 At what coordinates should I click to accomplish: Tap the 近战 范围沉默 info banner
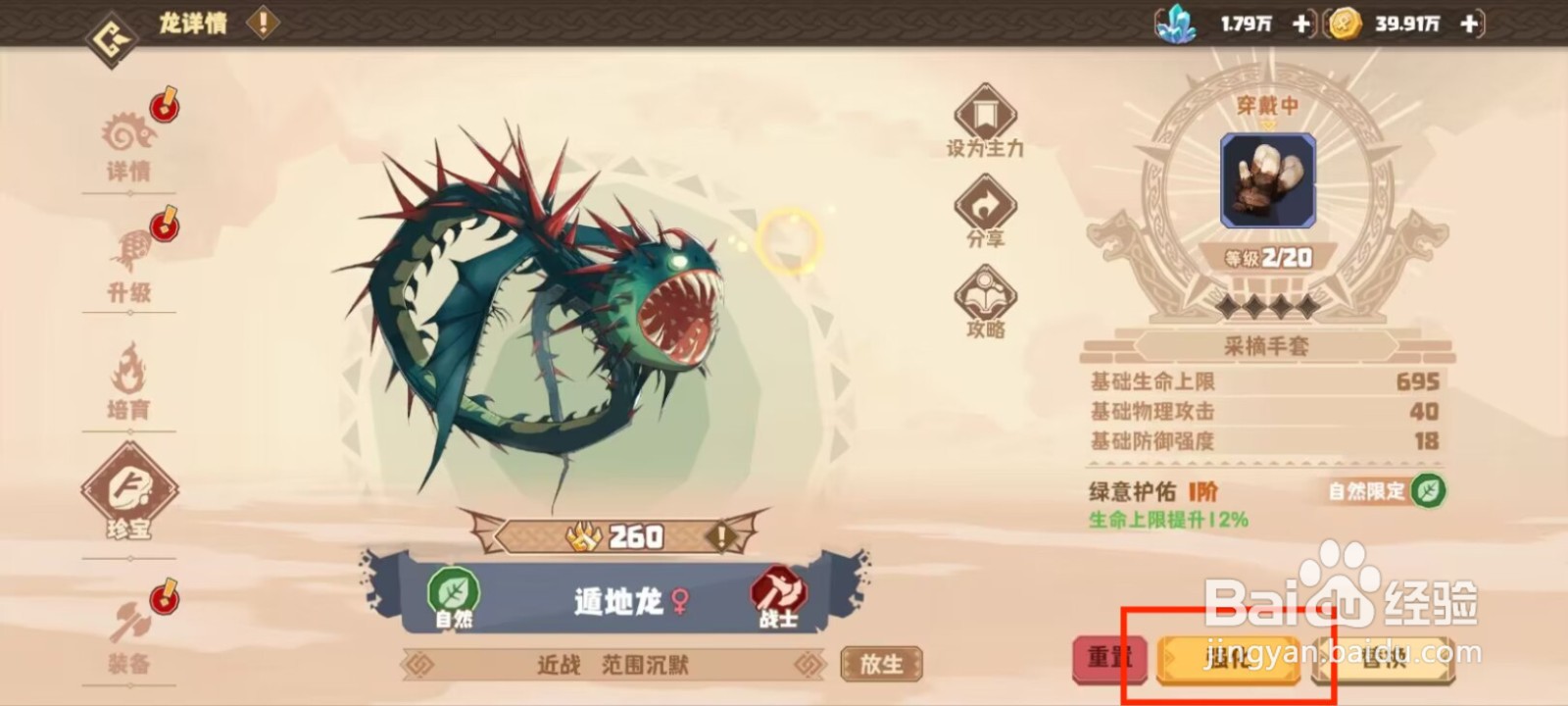[x=612, y=664]
